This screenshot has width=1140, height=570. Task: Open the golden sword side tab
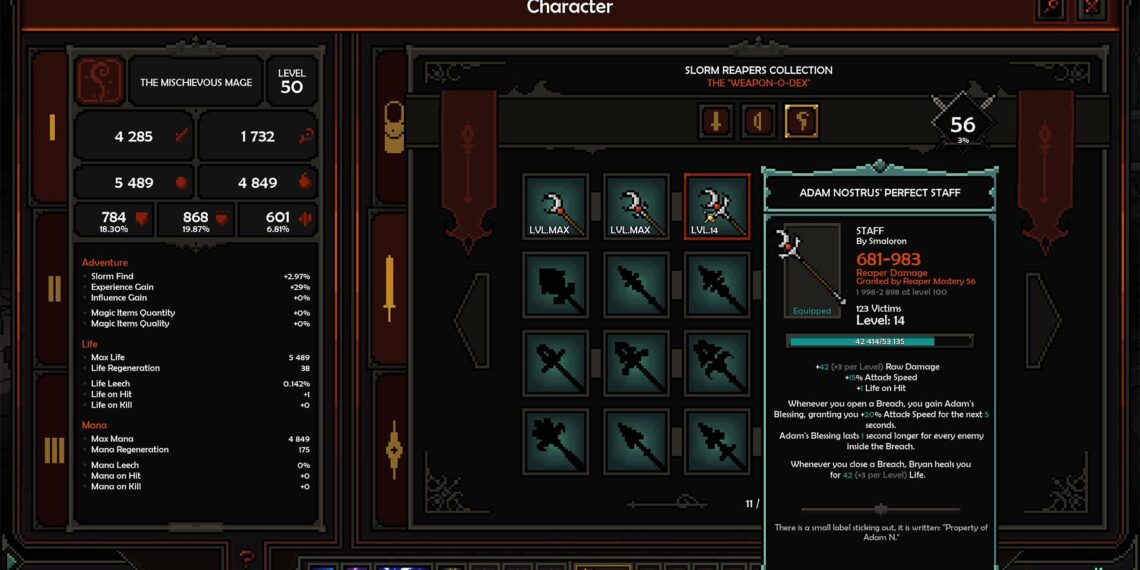click(x=390, y=288)
